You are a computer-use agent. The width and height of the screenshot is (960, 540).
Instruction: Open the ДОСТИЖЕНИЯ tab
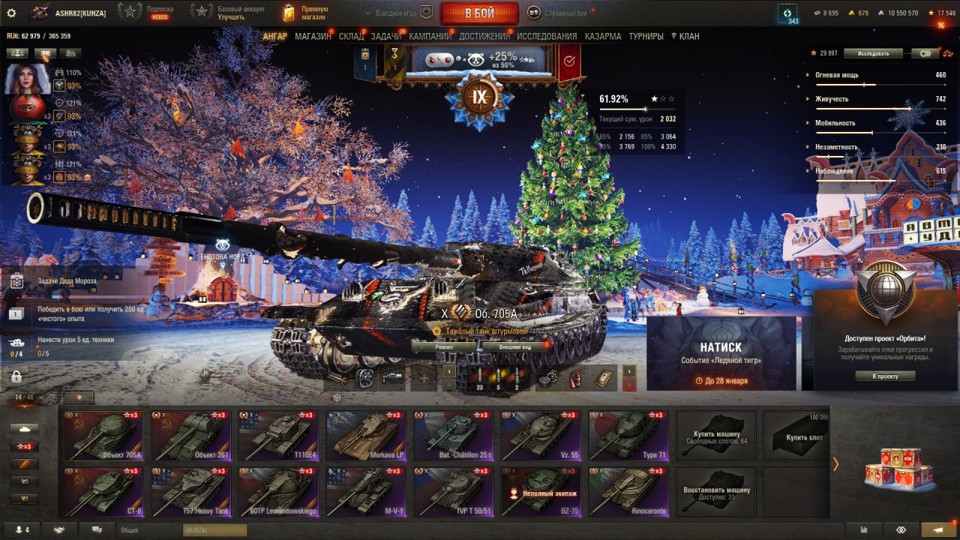pos(485,36)
